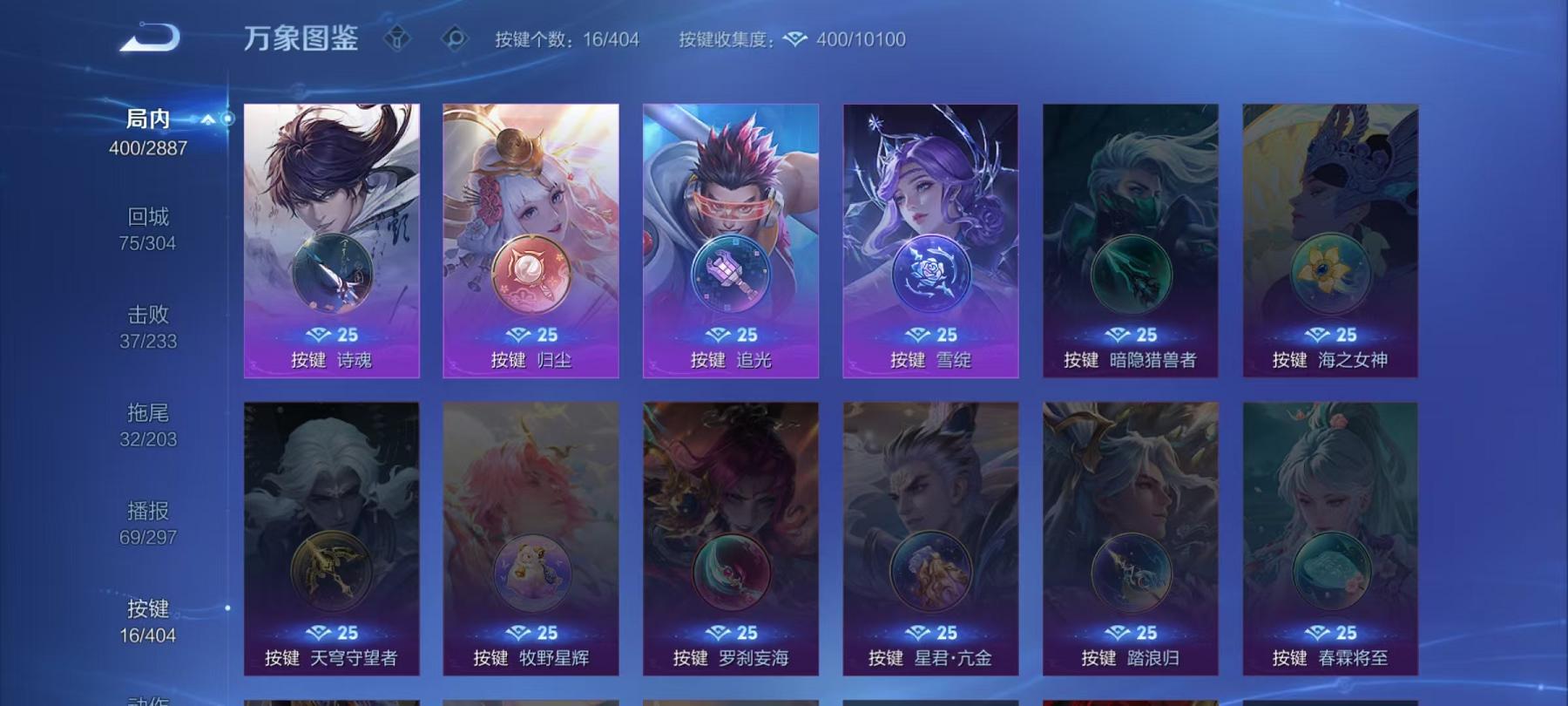Open the filter icon beside 万象图鉴 title

[x=398, y=37]
